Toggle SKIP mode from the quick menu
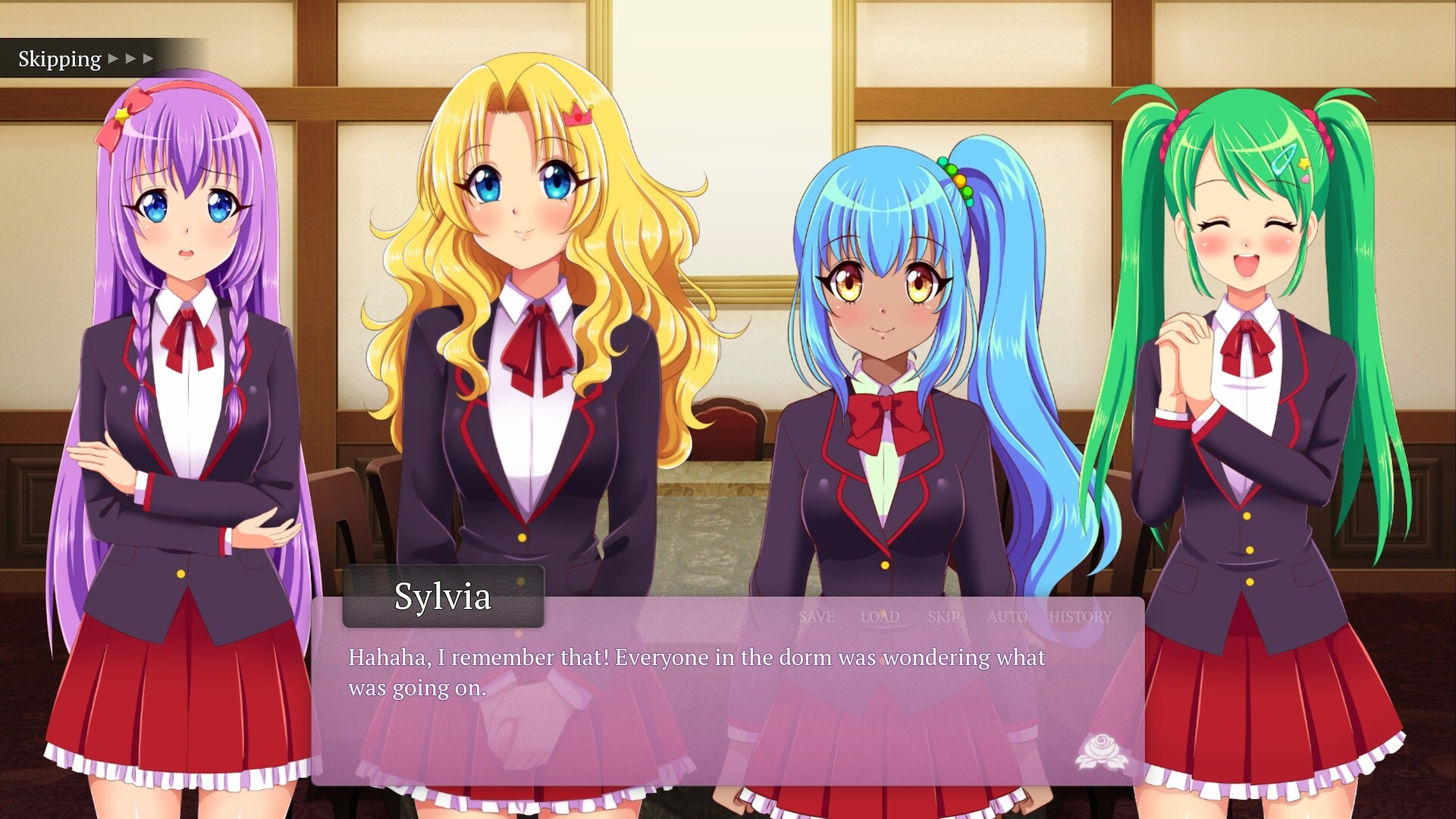This screenshot has height=819, width=1456. (x=943, y=617)
